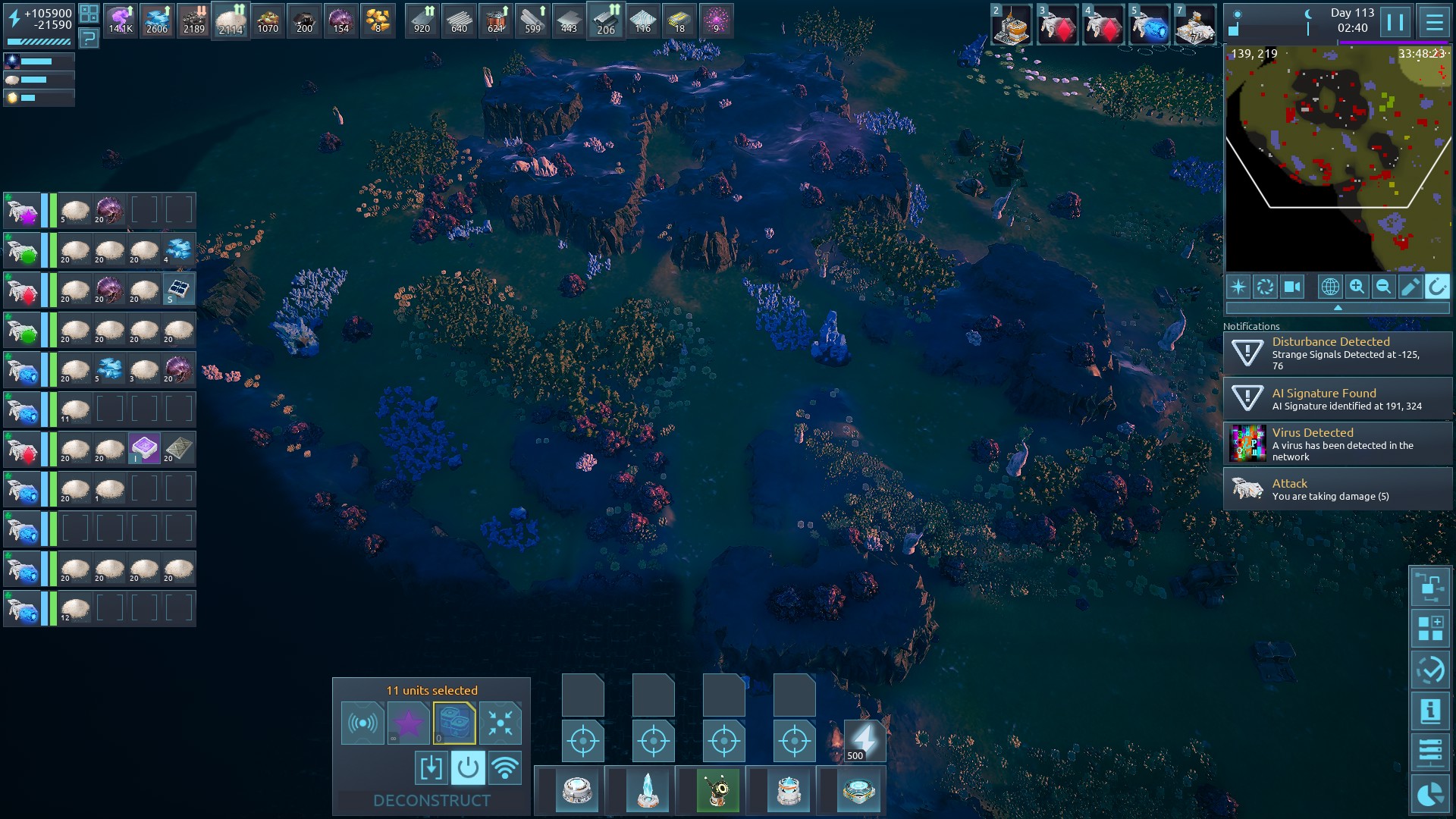Image resolution: width=1456 pixels, height=819 pixels.
Task: Select the purple star register slot
Action: pyautogui.click(x=408, y=723)
